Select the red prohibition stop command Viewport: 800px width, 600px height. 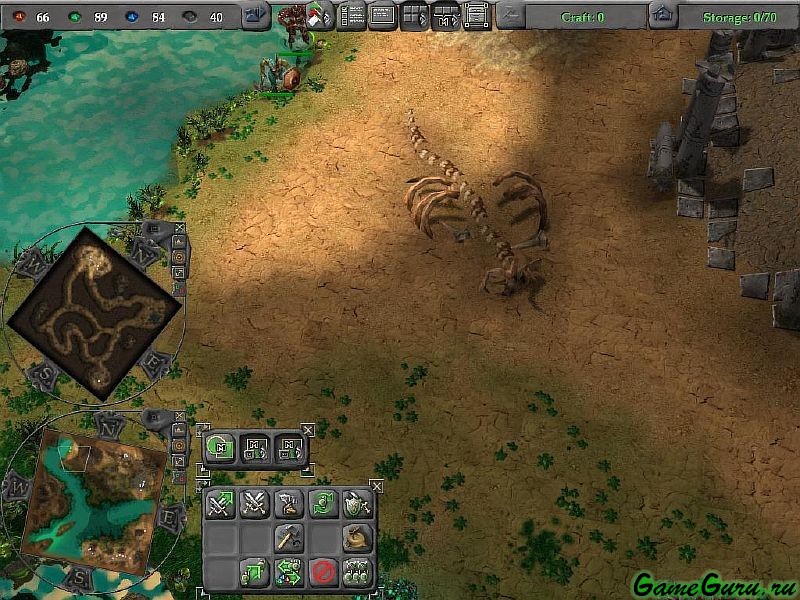click(321, 572)
